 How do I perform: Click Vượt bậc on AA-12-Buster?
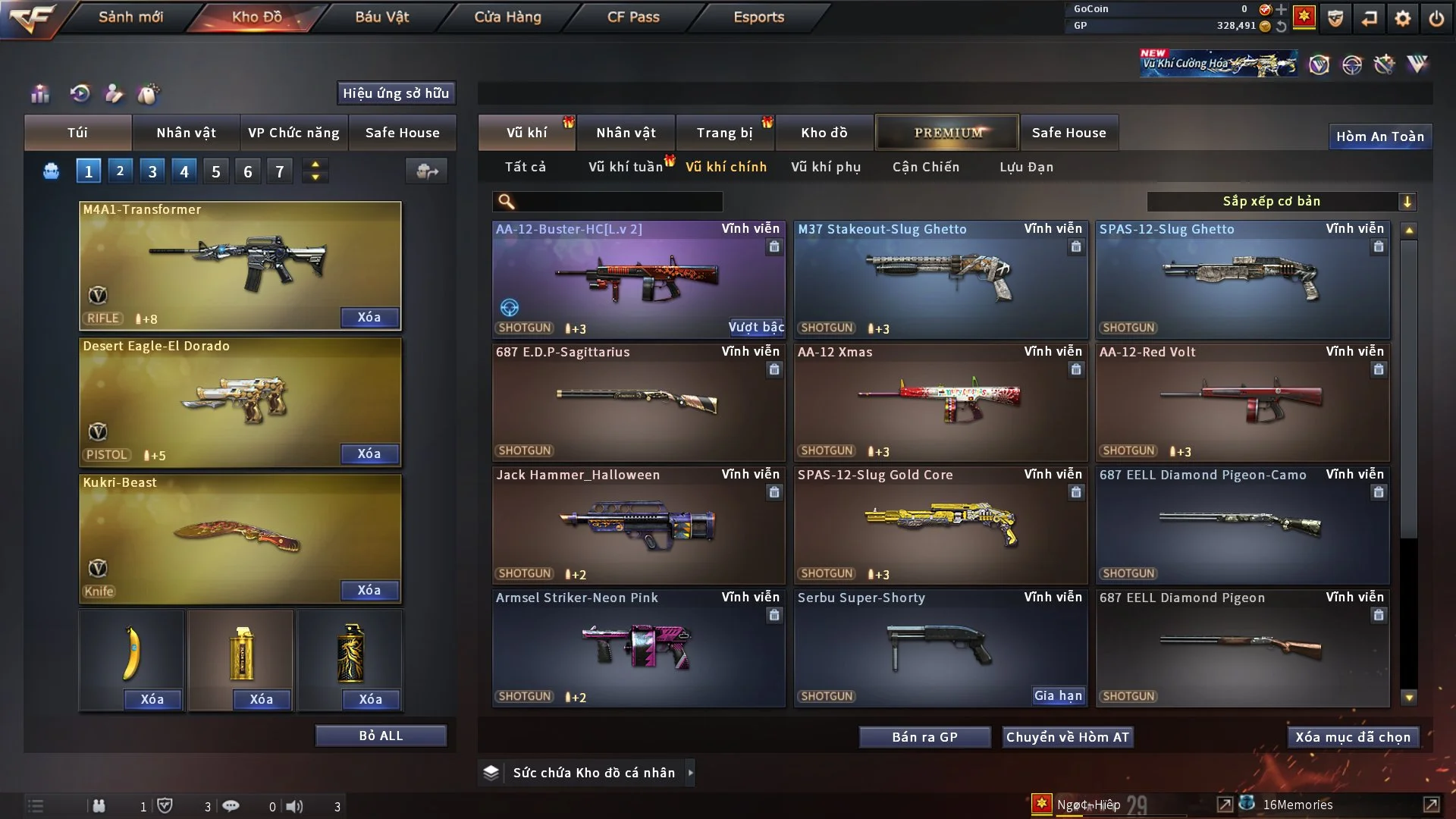[x=756, y=327]
